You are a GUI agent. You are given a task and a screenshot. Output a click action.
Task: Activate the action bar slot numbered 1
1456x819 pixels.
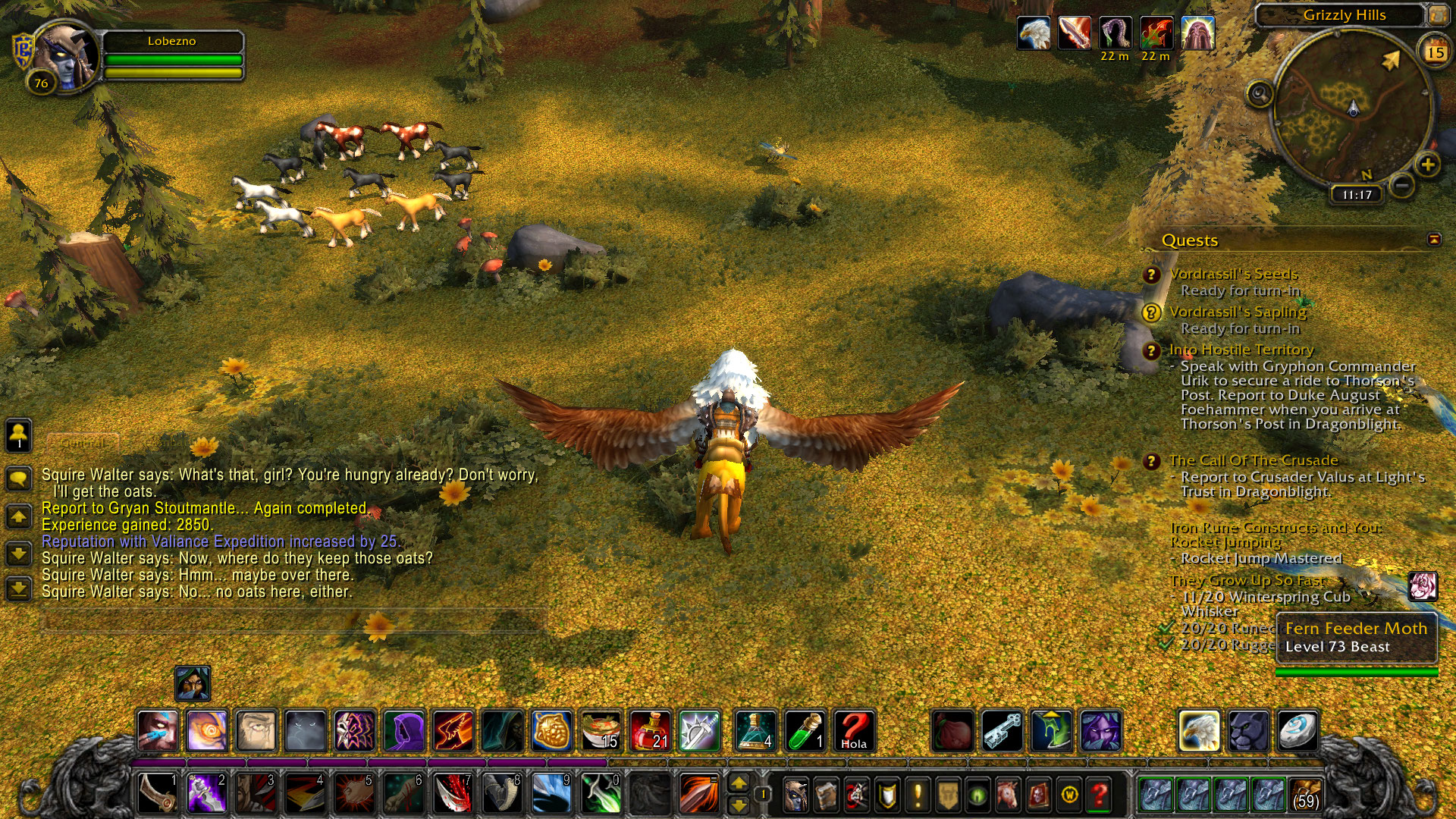click(x=158, y=794)
